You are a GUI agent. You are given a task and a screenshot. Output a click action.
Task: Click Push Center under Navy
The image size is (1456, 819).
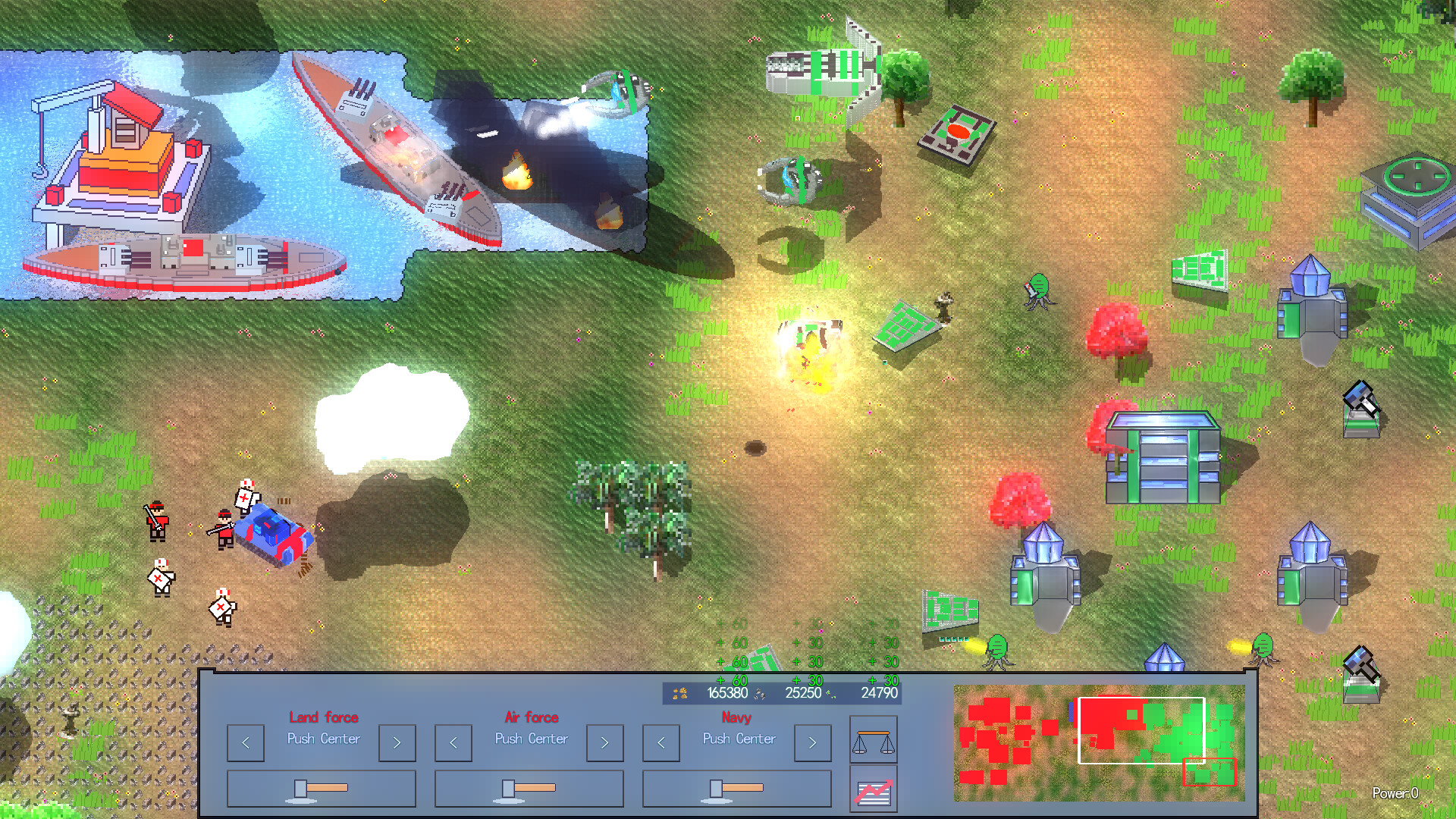click(738, 740)
